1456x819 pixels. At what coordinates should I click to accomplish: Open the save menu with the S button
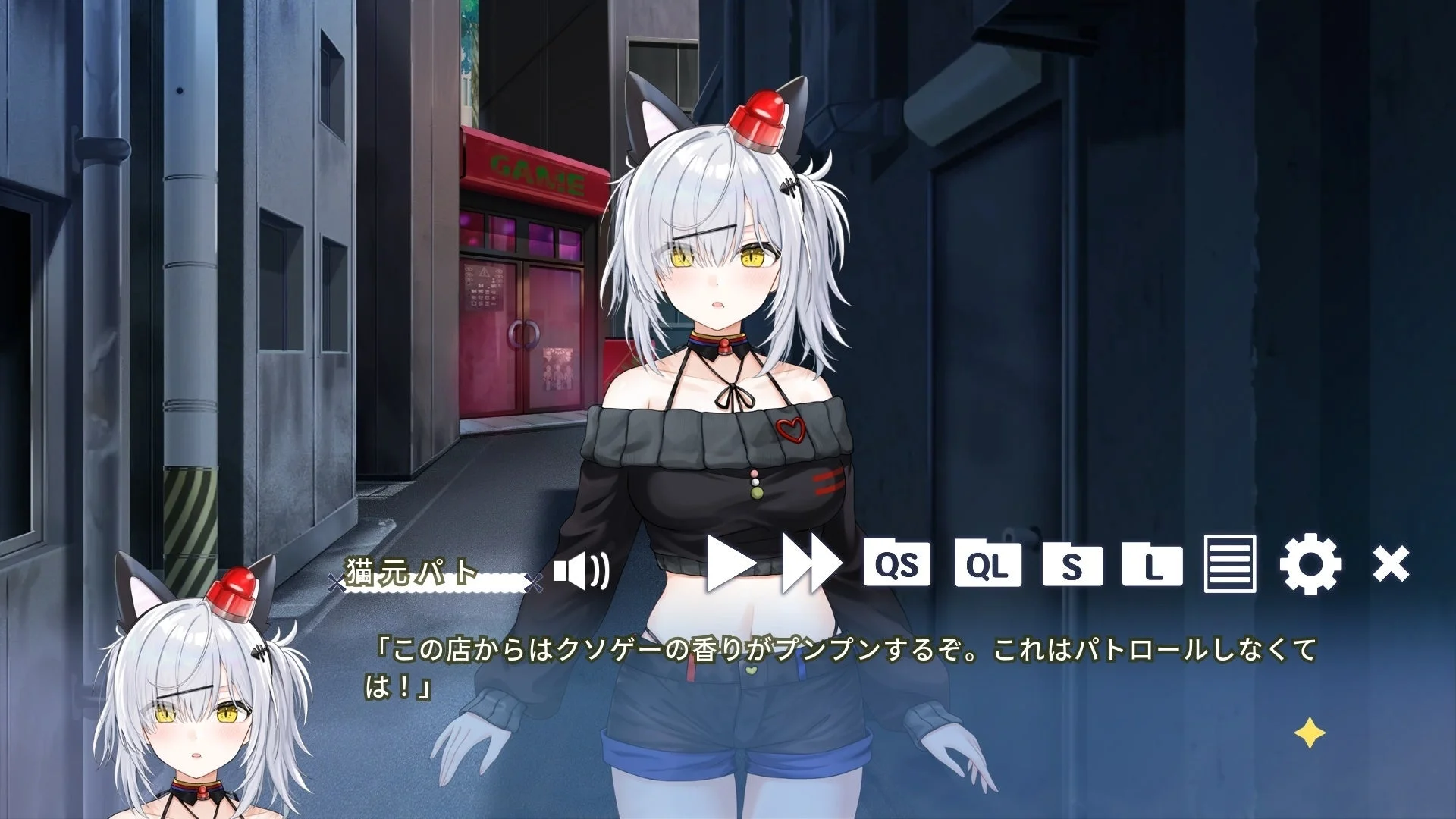[x=1072, y=563]
